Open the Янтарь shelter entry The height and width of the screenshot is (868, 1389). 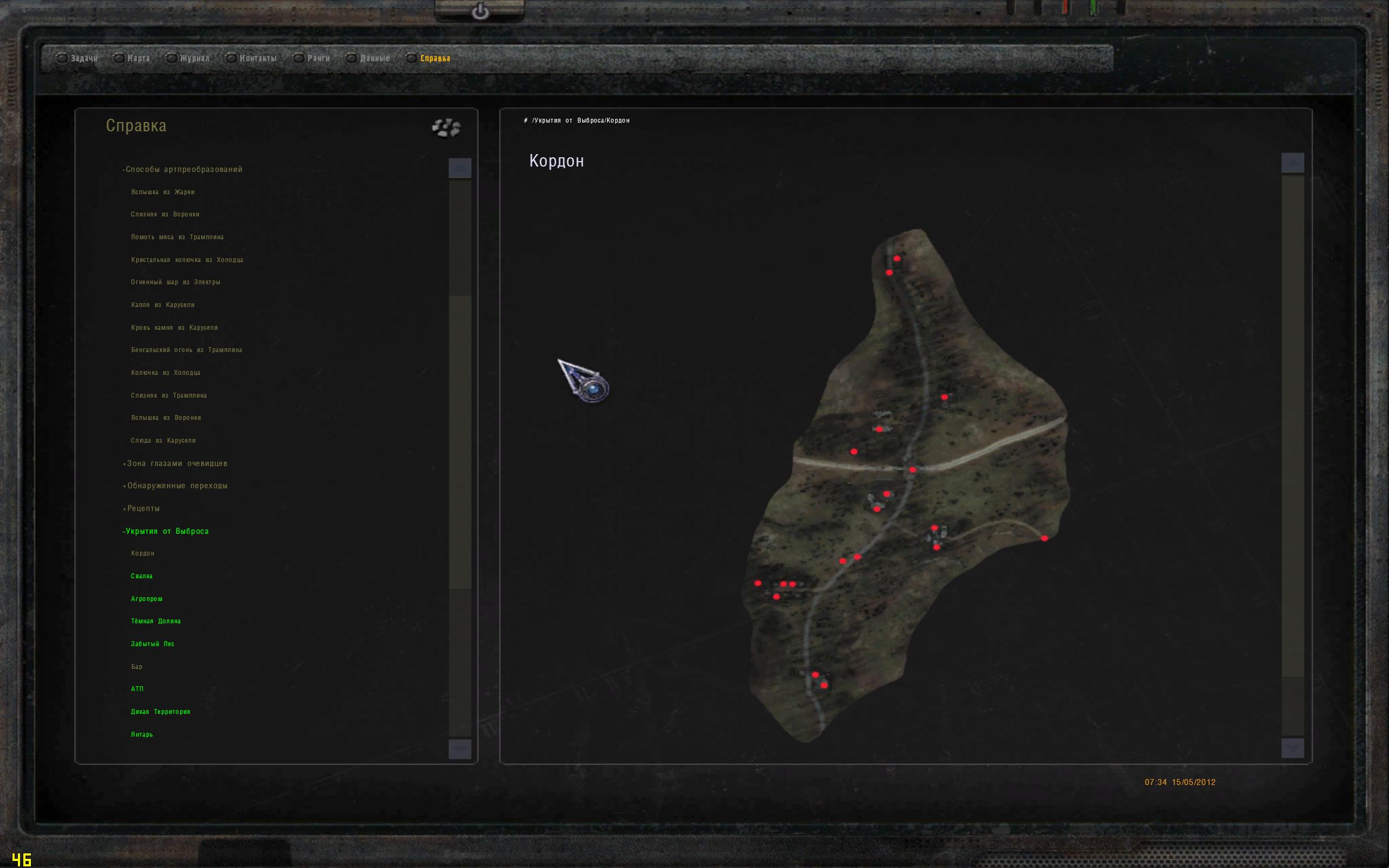(142, 735)
